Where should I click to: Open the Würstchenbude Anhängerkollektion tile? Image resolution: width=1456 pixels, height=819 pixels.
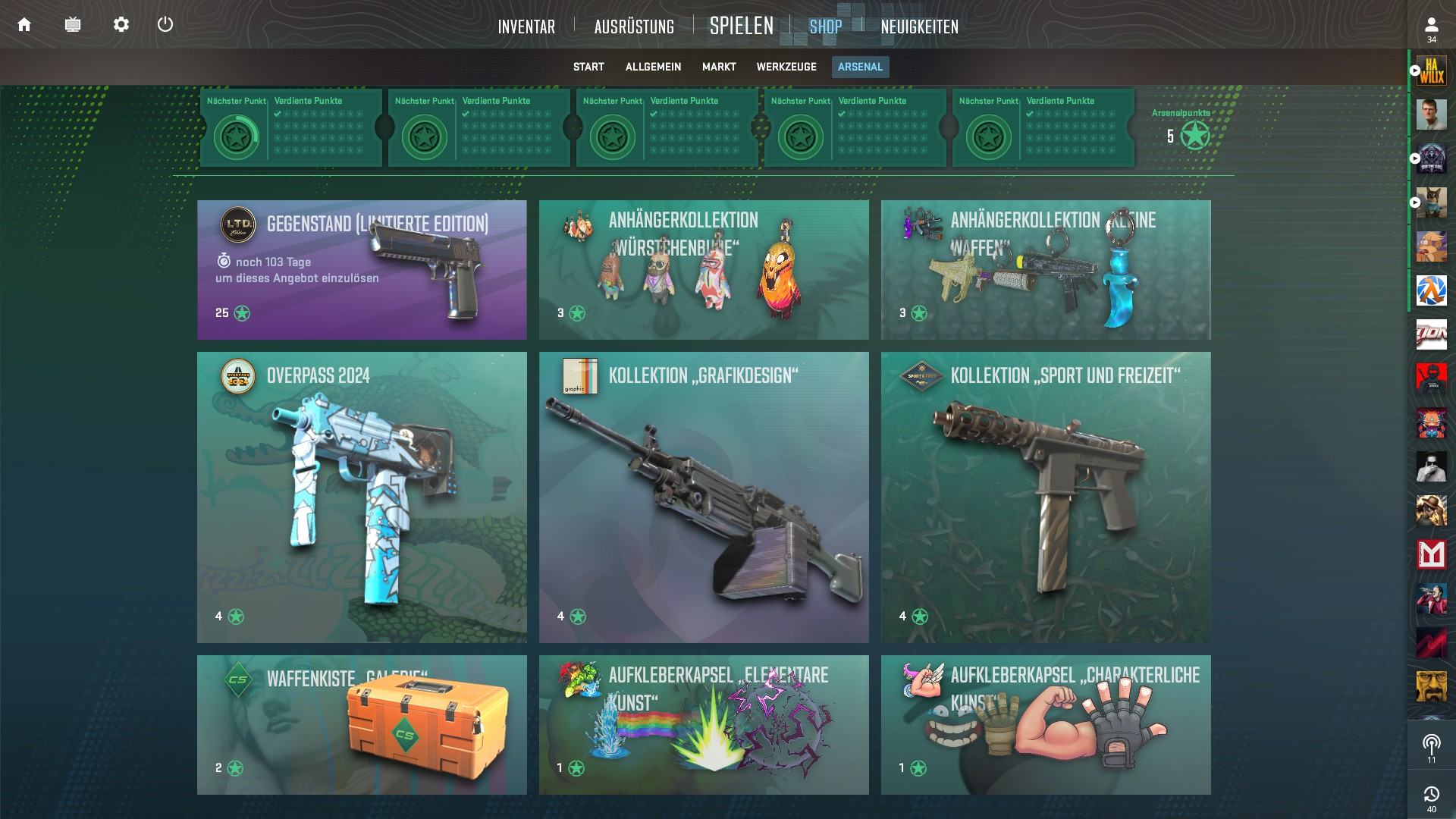click(704, 270)
